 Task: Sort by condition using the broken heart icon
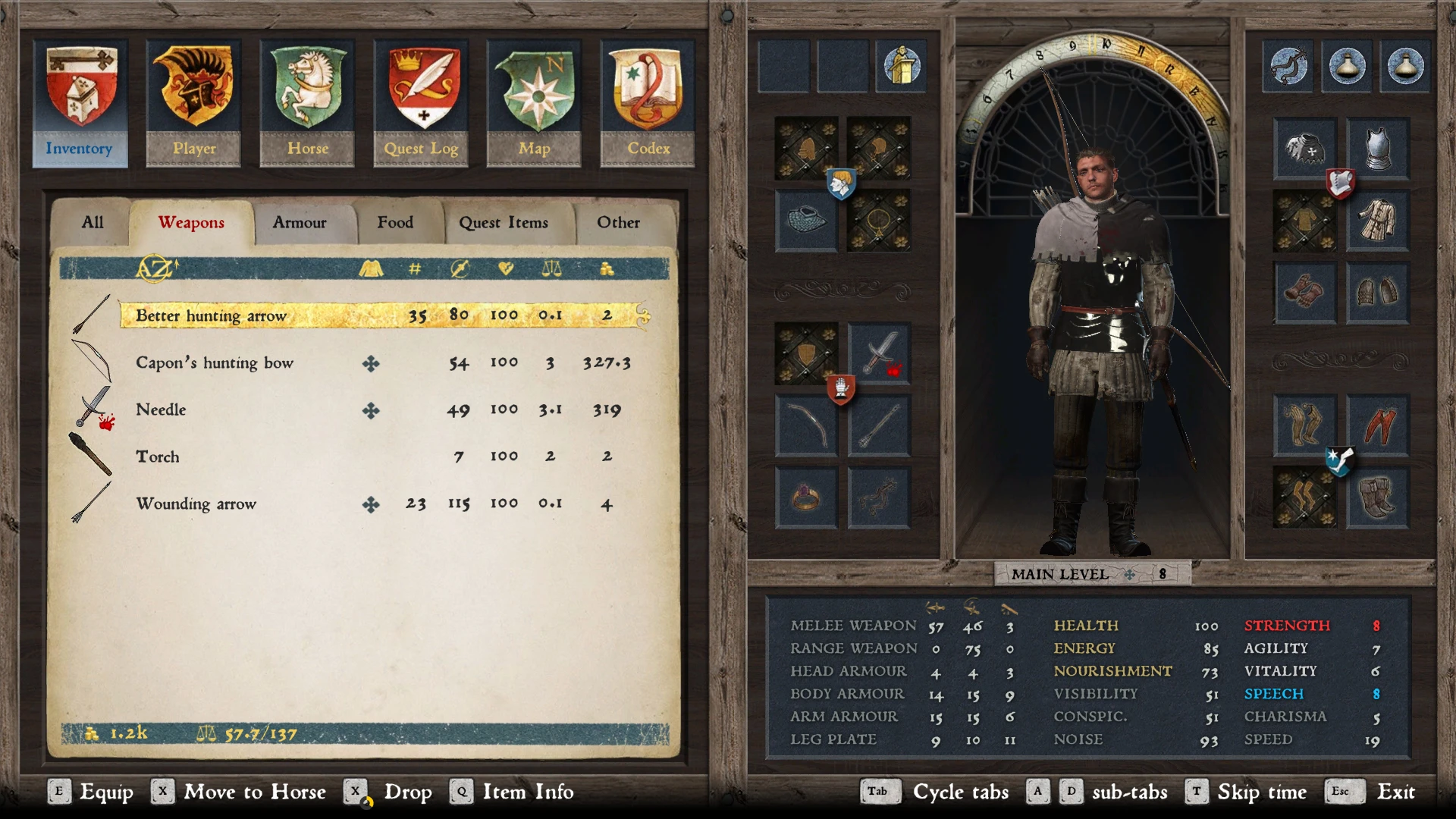pos(507,268)
